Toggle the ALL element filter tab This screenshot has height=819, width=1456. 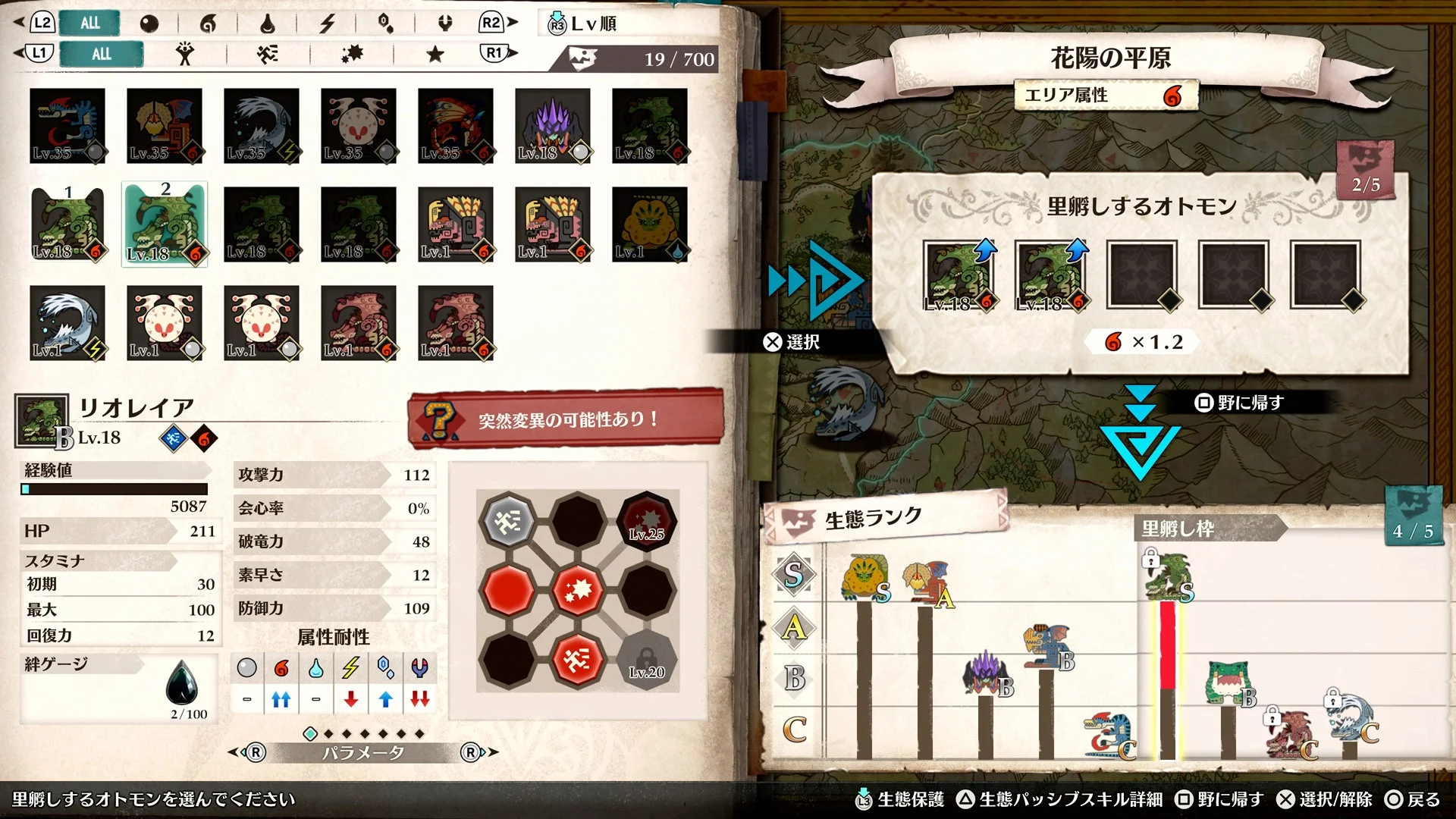[89, 23]
